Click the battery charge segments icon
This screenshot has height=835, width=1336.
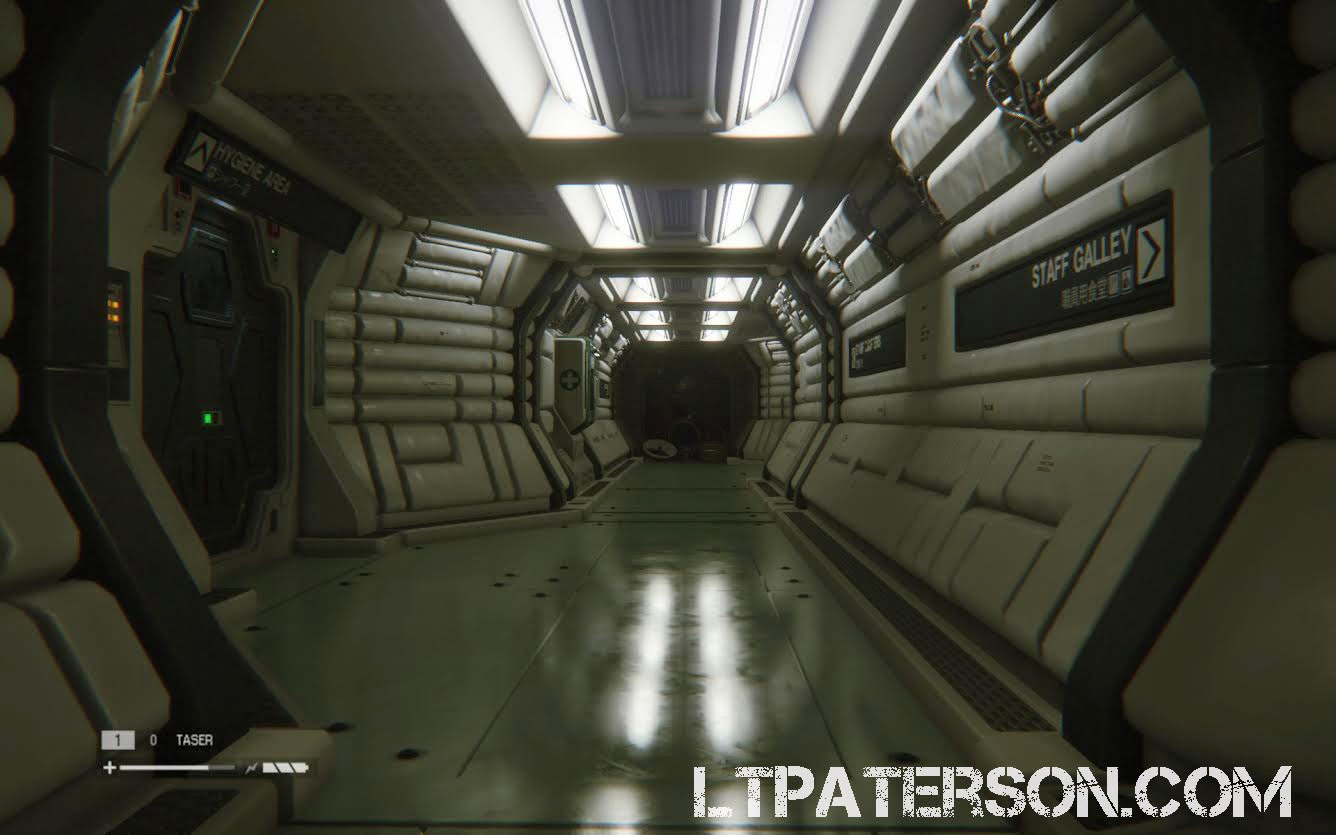(283, 768)
